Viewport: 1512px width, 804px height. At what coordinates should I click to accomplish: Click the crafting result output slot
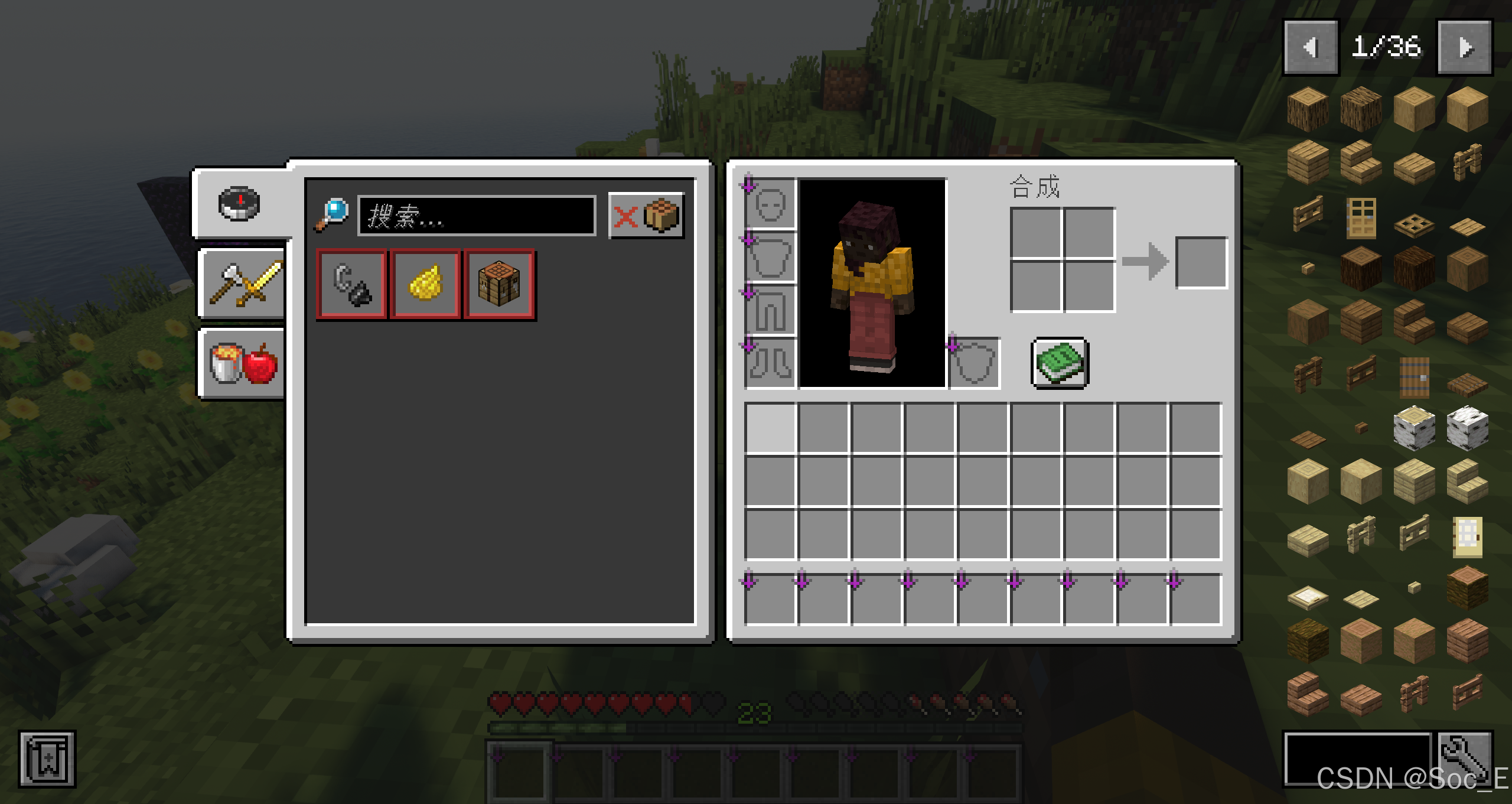[1202, 263]
